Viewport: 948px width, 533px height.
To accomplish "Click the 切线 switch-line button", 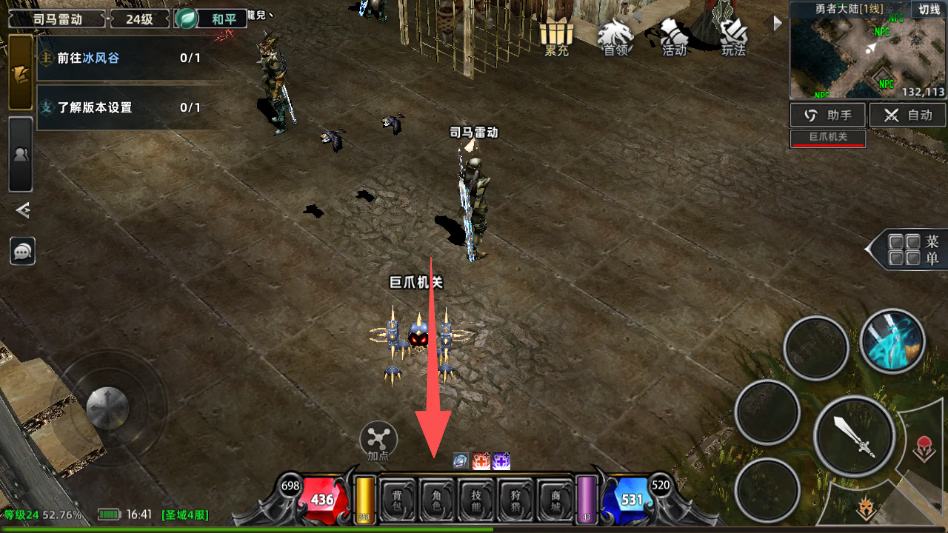I will [927, 9].
